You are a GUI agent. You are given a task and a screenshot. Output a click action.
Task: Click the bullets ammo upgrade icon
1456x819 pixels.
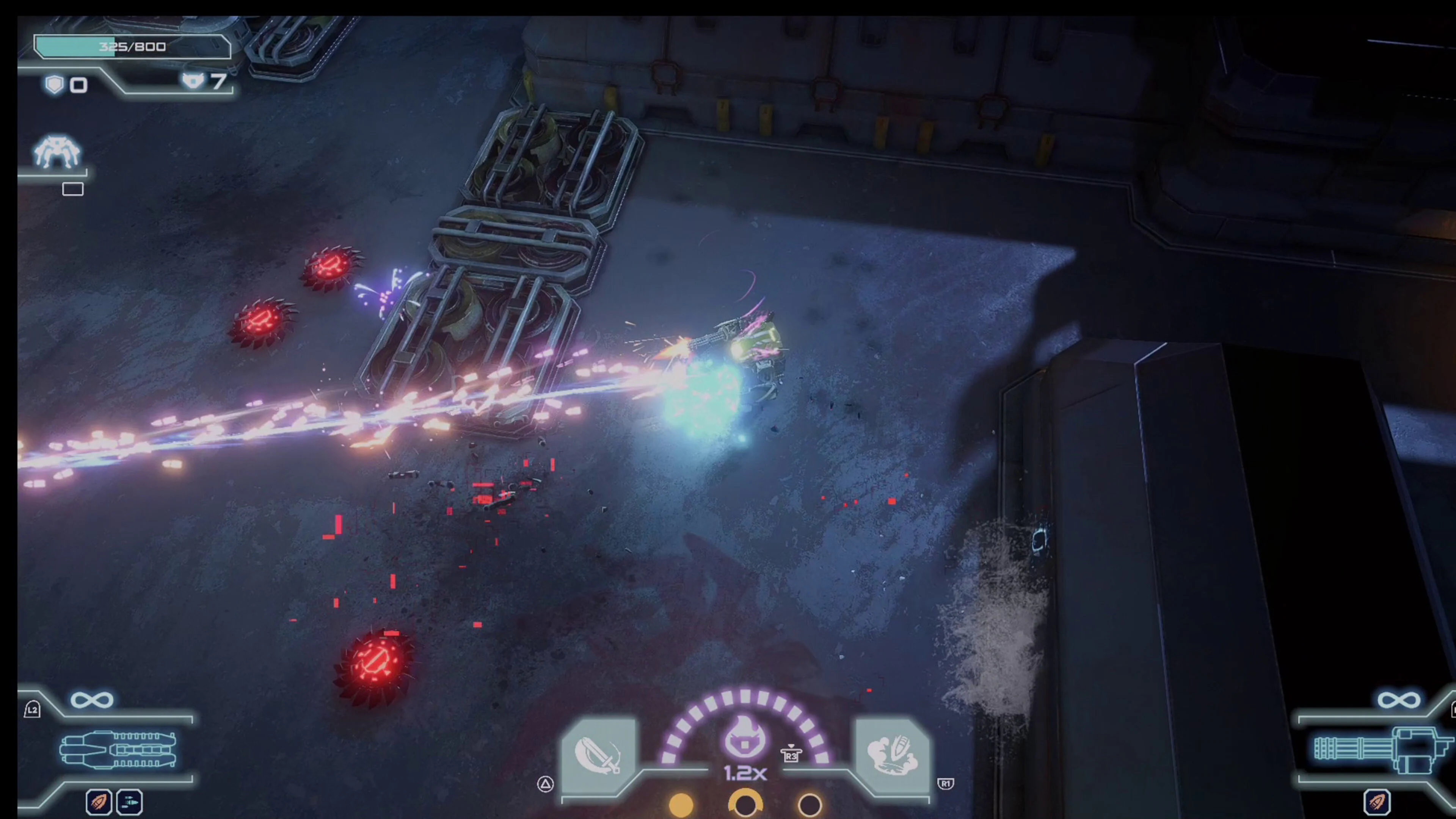pyautogui.click(x=129, y=802)
